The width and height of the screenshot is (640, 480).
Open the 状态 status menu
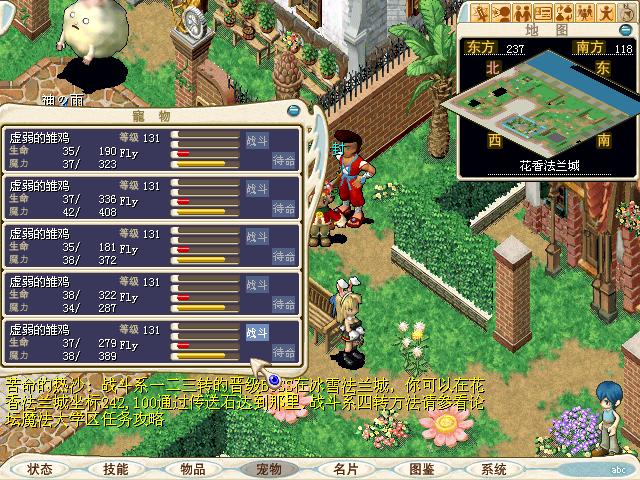point(40,468)
